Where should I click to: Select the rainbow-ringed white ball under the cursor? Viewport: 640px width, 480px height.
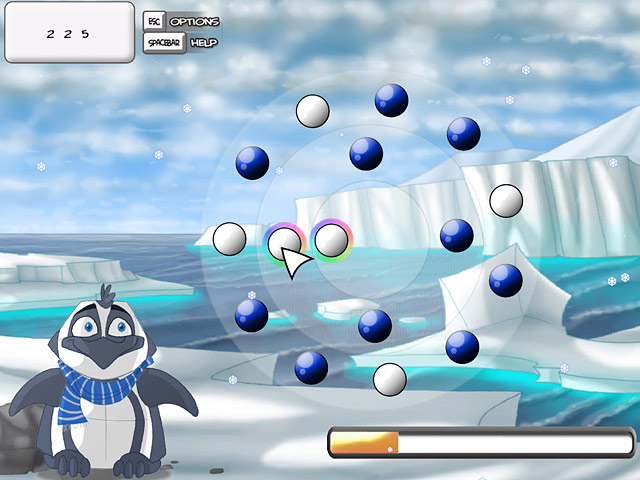click(x=285, y=241)
